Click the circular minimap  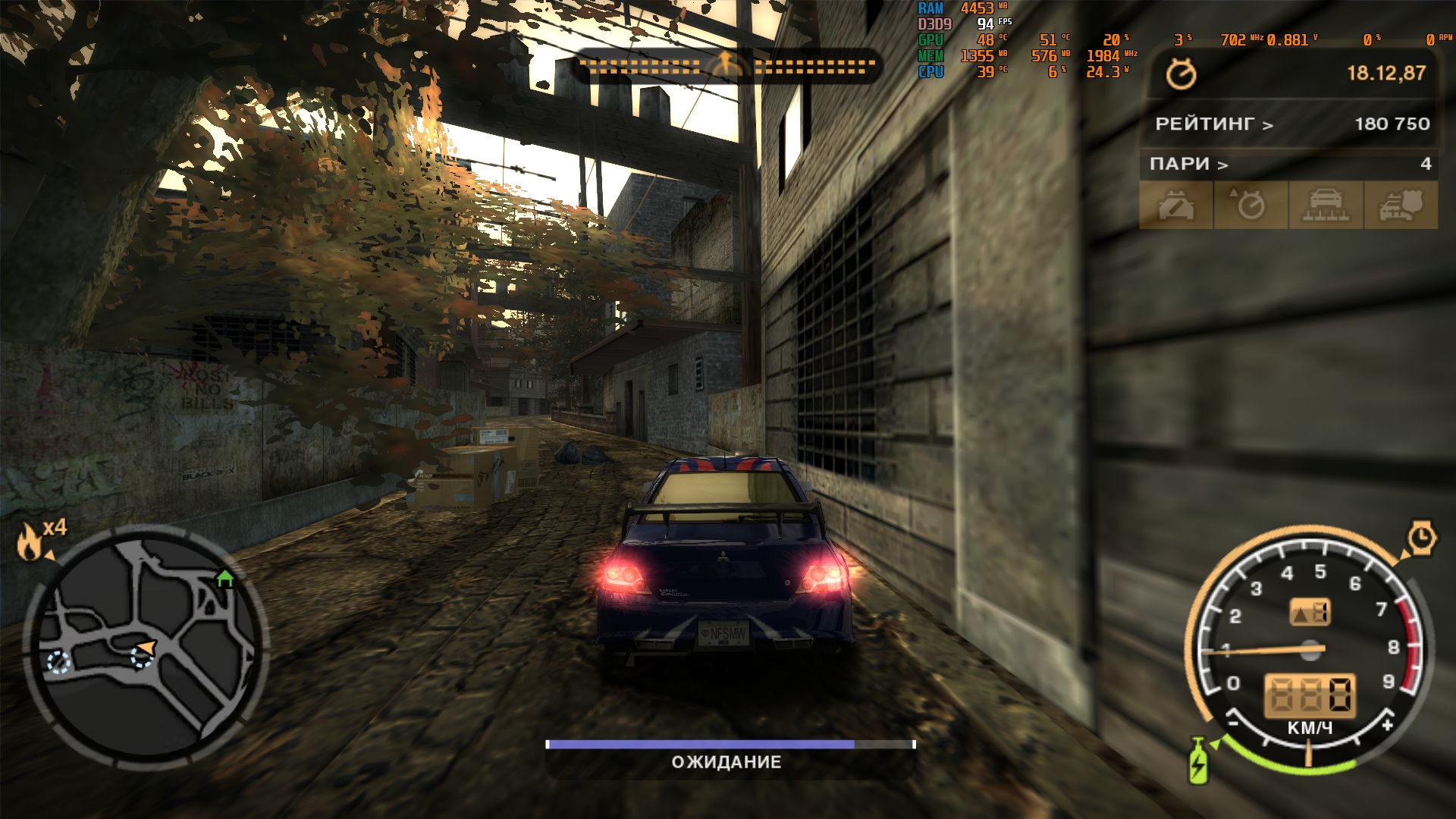pos(146,643)
